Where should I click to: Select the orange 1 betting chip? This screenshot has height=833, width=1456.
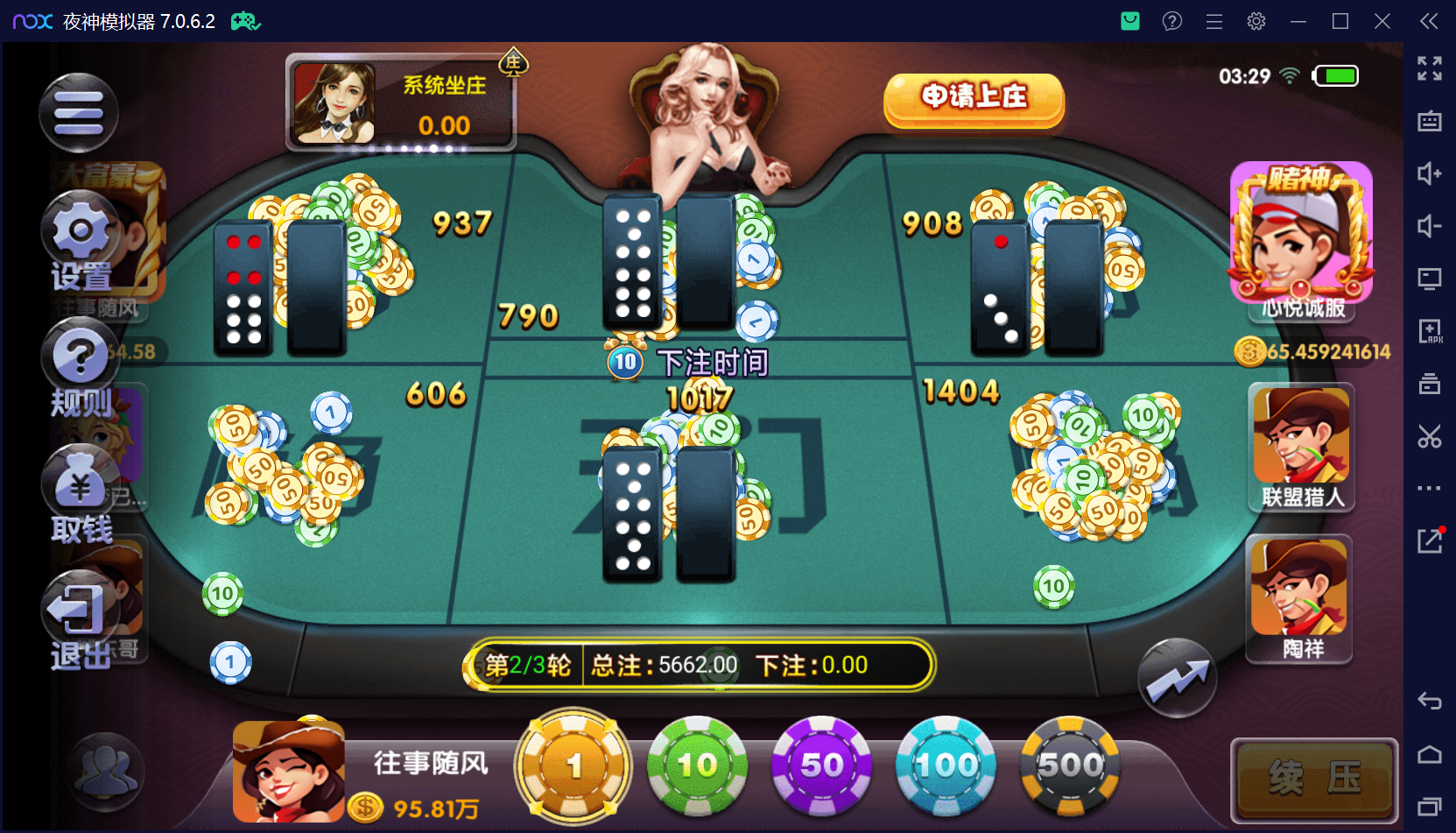(x=573, y=766)
